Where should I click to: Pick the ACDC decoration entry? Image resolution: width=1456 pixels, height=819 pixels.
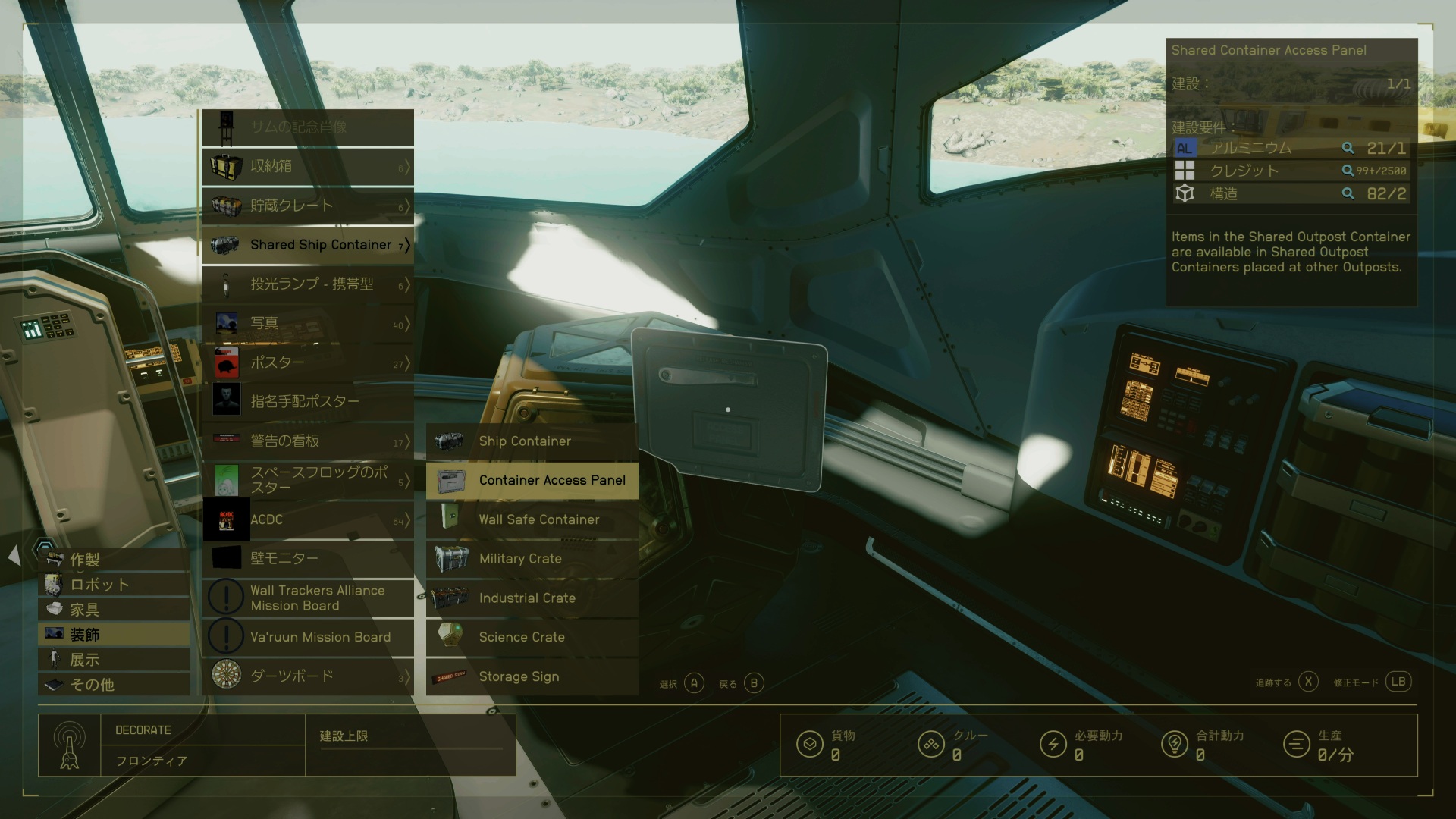pyautogui.click(x=307, y=519)
